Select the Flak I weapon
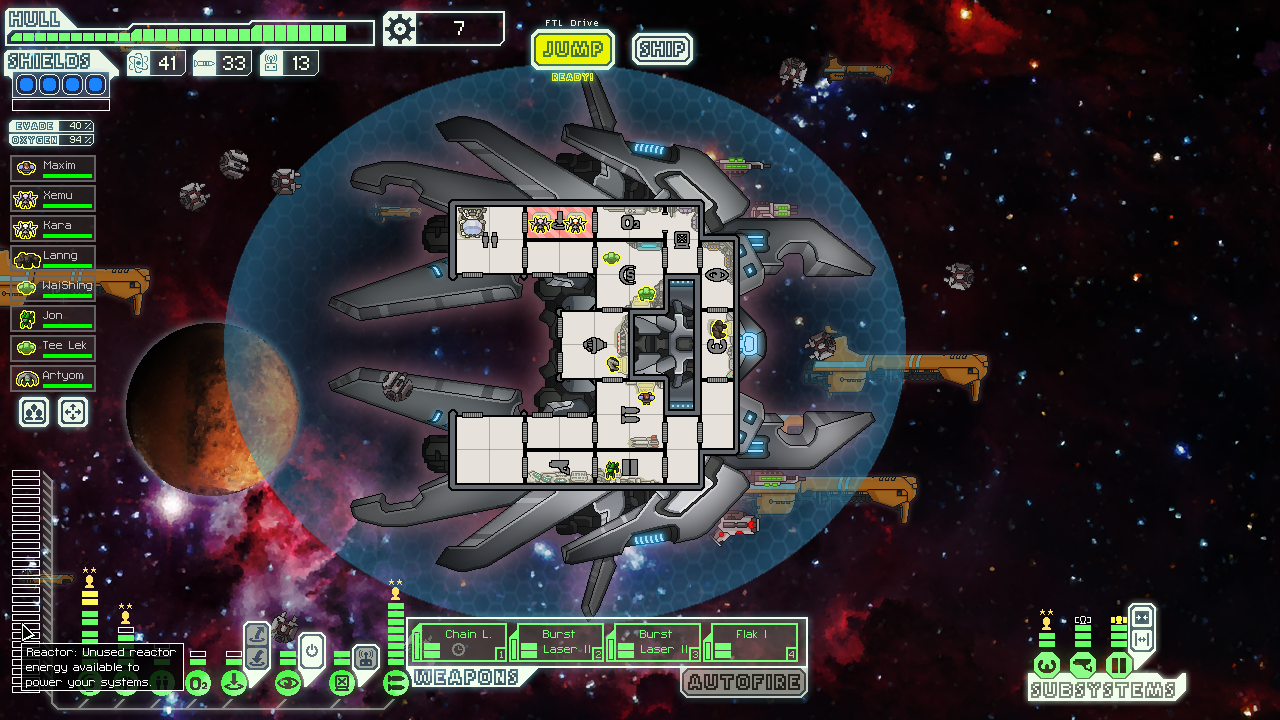Viewport: 1280px width, 720px height. pos(753,642)
